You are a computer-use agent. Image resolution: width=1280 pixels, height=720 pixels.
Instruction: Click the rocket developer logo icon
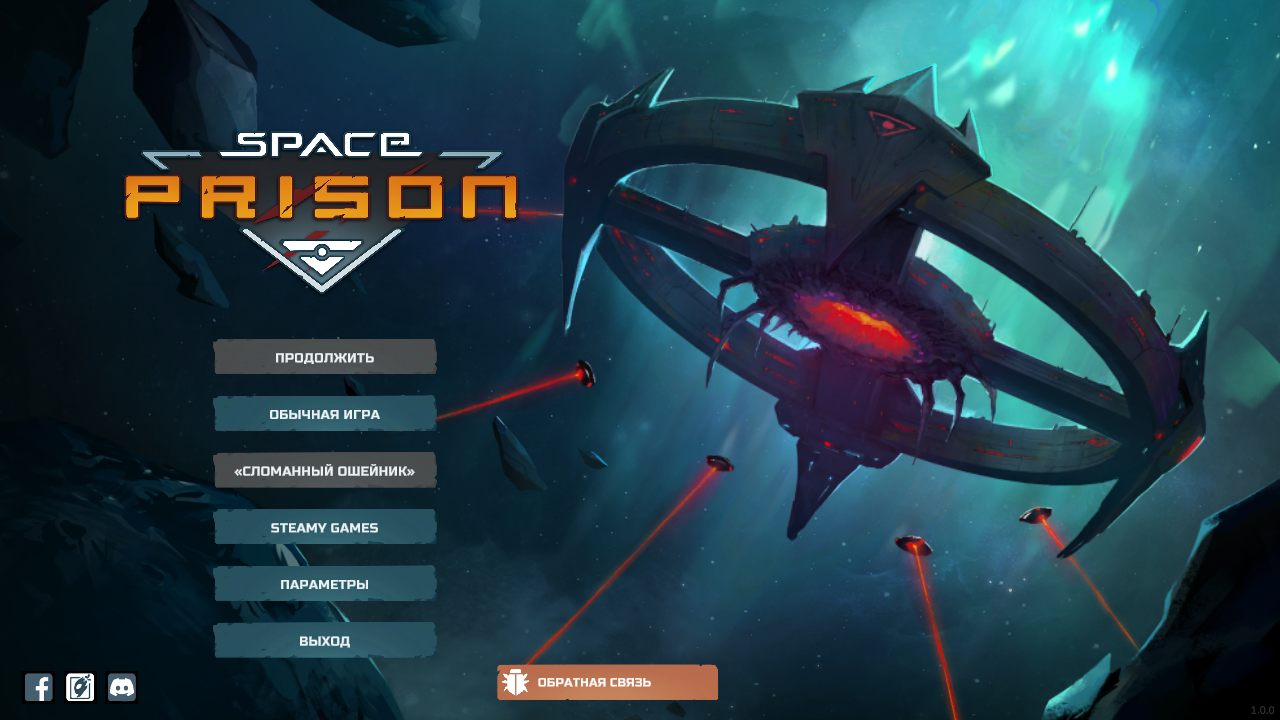(80, 687)
